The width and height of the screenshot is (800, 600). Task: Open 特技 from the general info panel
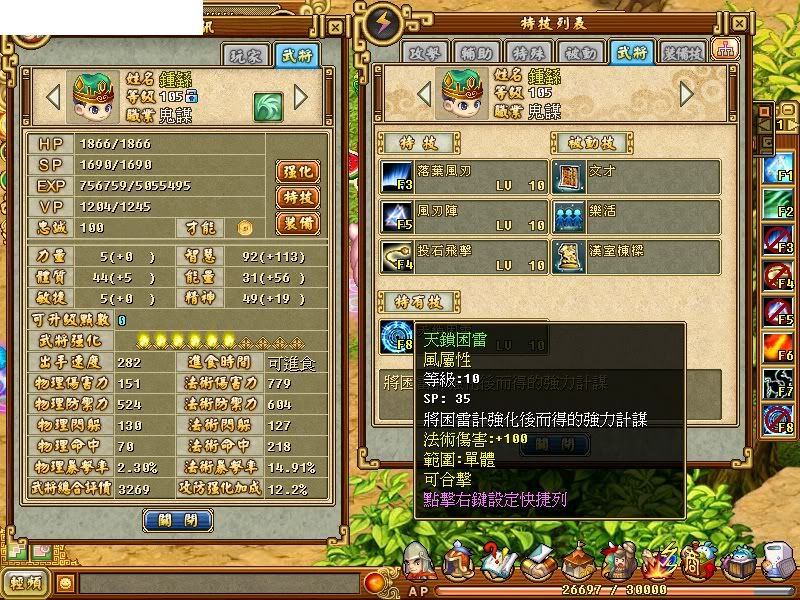(296, 197)
